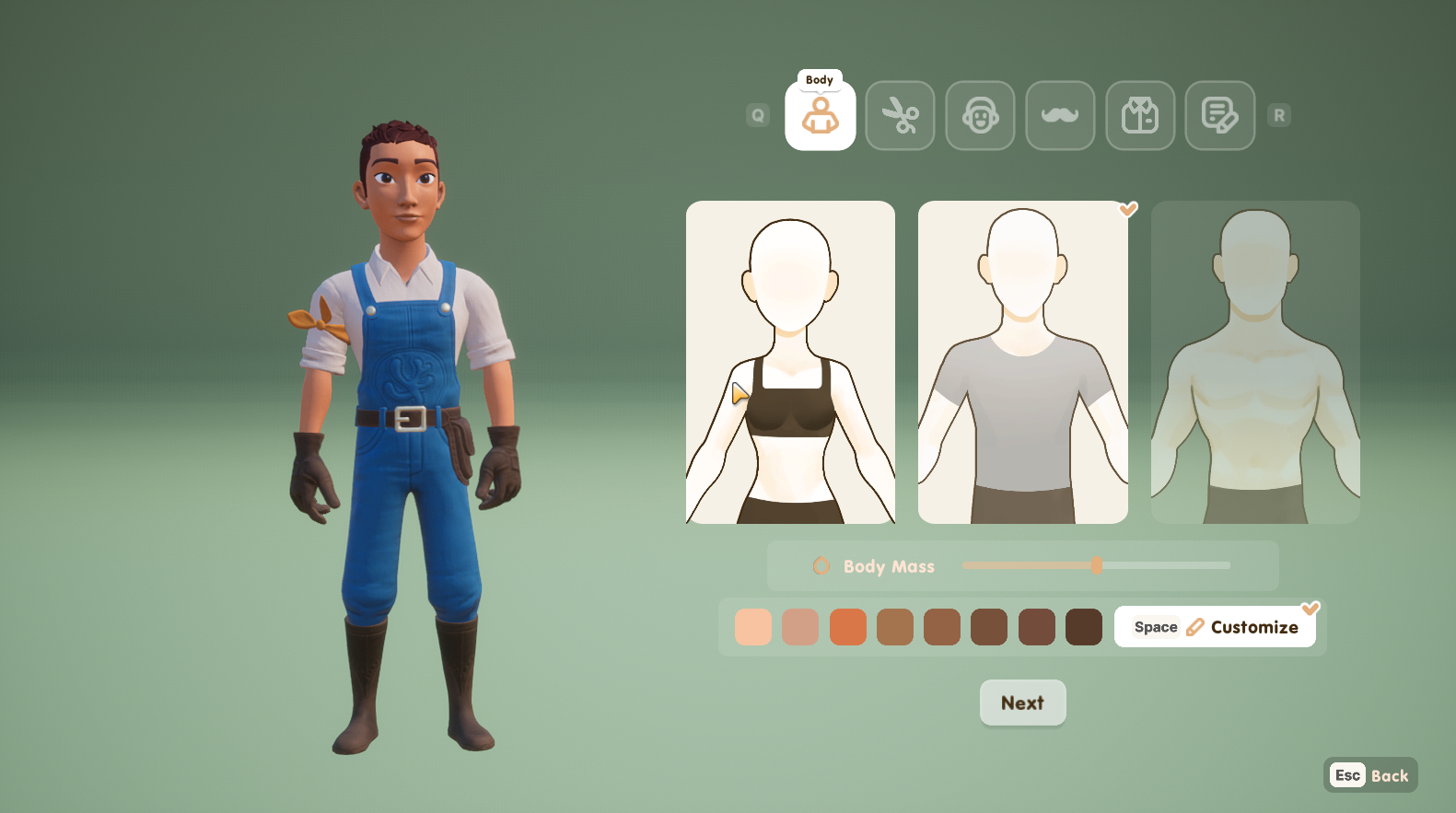The width and height of the screenshot is (1456, 813).
Task: Open the clothing shirt tab
Action: tap(1140, 116)
